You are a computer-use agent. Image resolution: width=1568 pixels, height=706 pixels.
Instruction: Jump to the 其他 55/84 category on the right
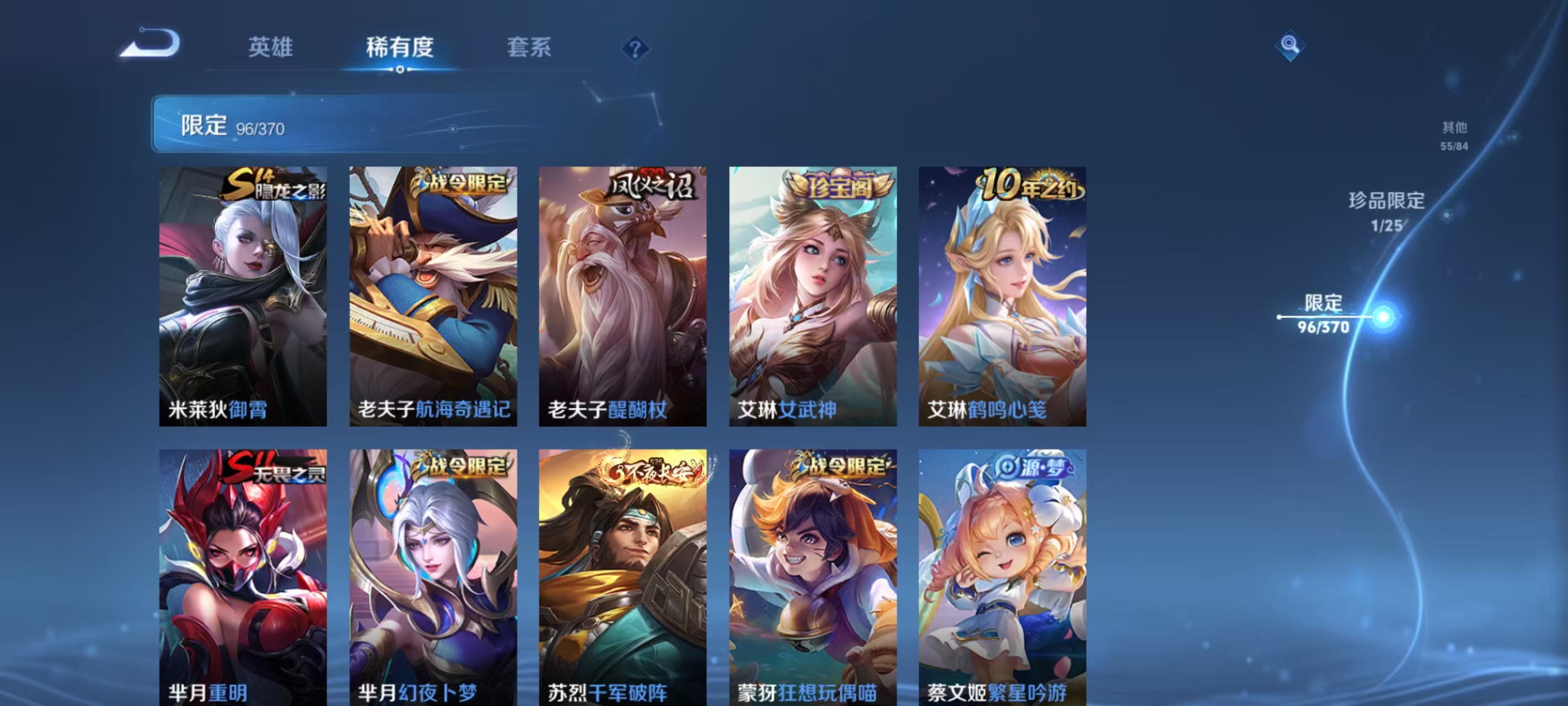1455,135
